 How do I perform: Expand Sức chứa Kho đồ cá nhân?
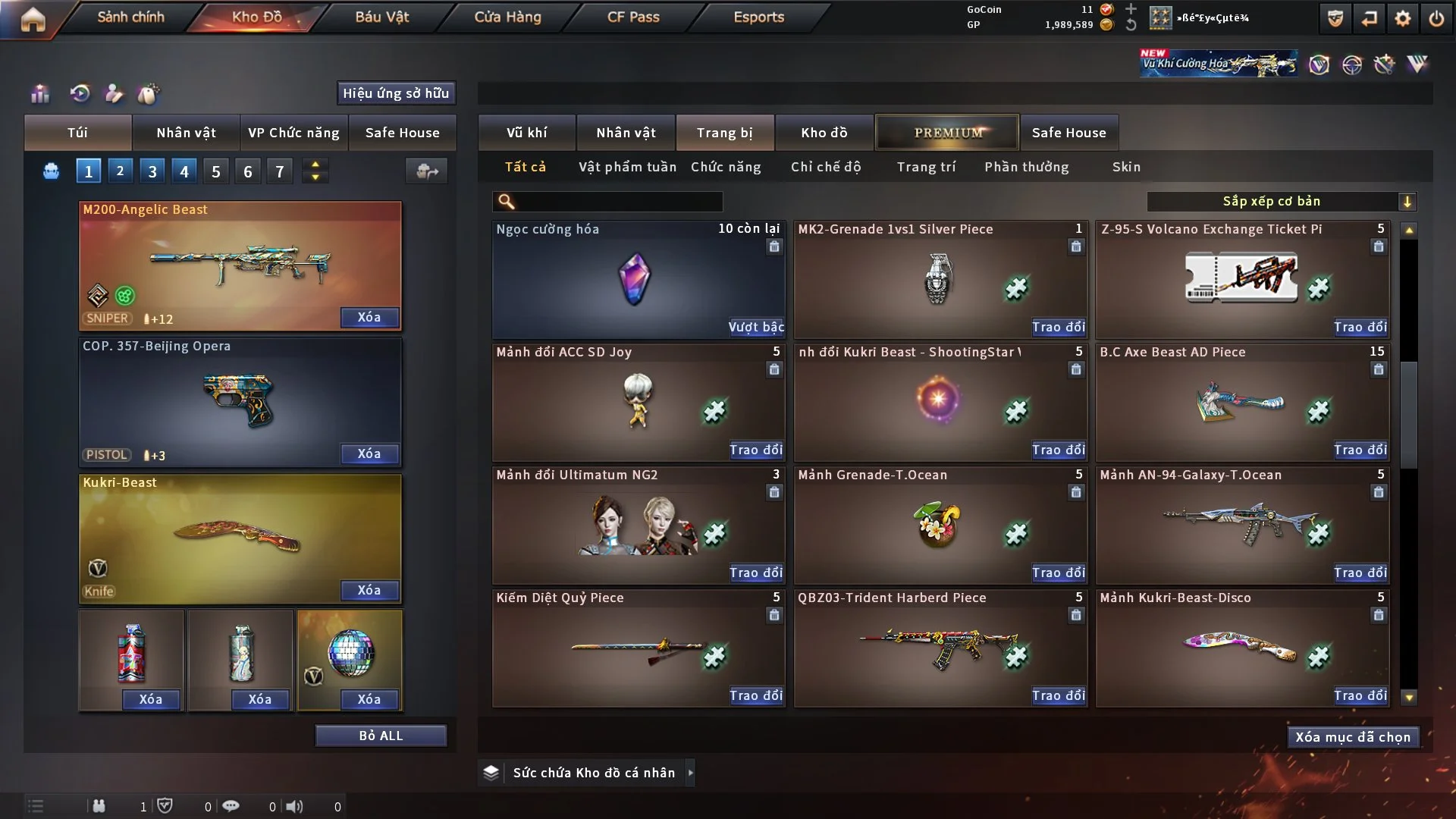690,773
